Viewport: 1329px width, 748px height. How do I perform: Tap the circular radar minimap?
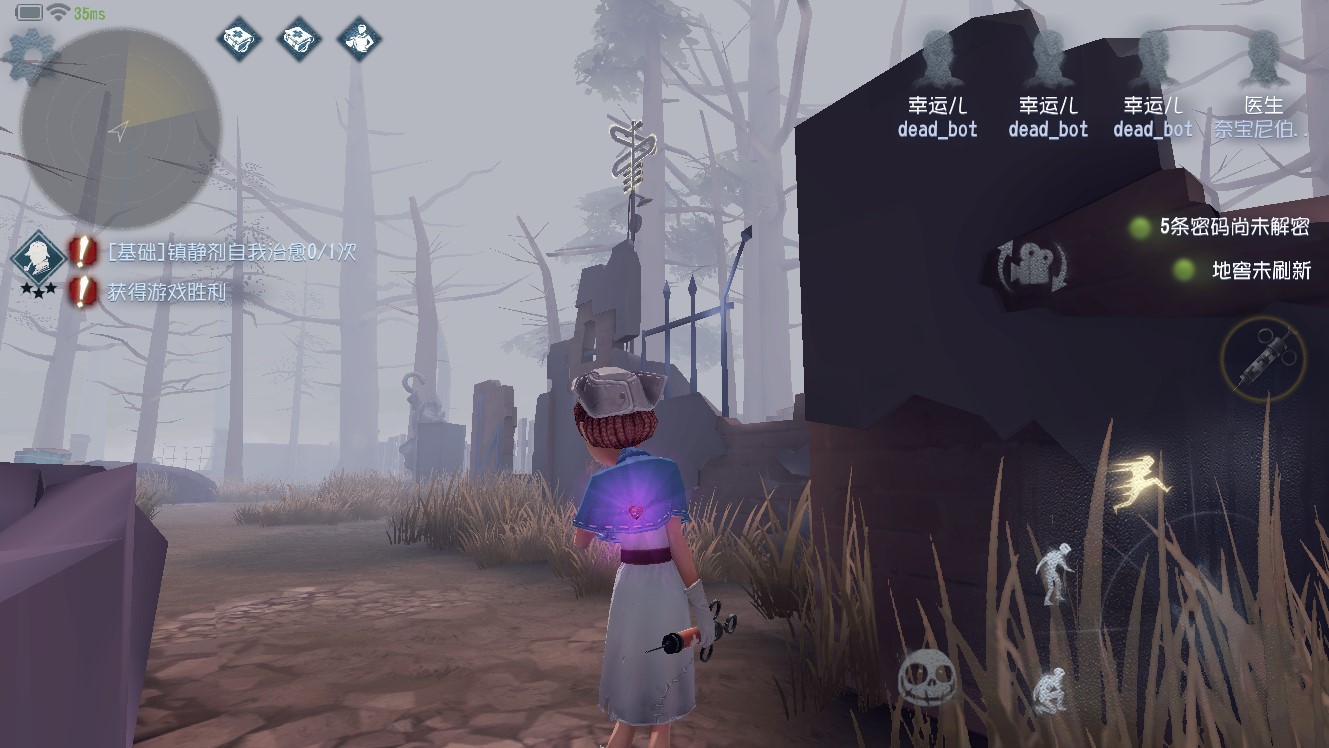pos(120,127)
